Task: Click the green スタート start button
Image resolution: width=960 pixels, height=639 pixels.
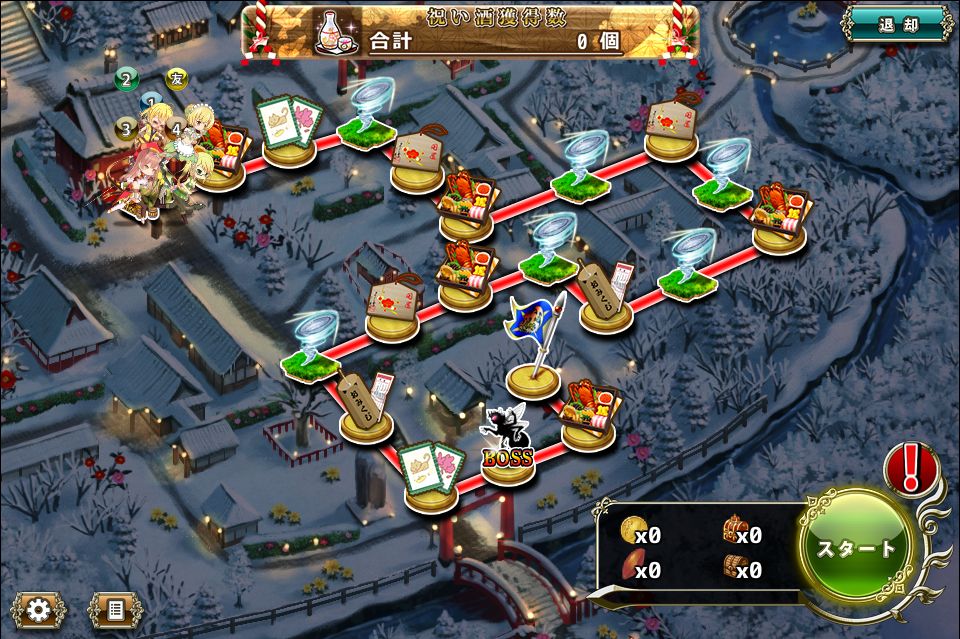Action: [857, 548]
